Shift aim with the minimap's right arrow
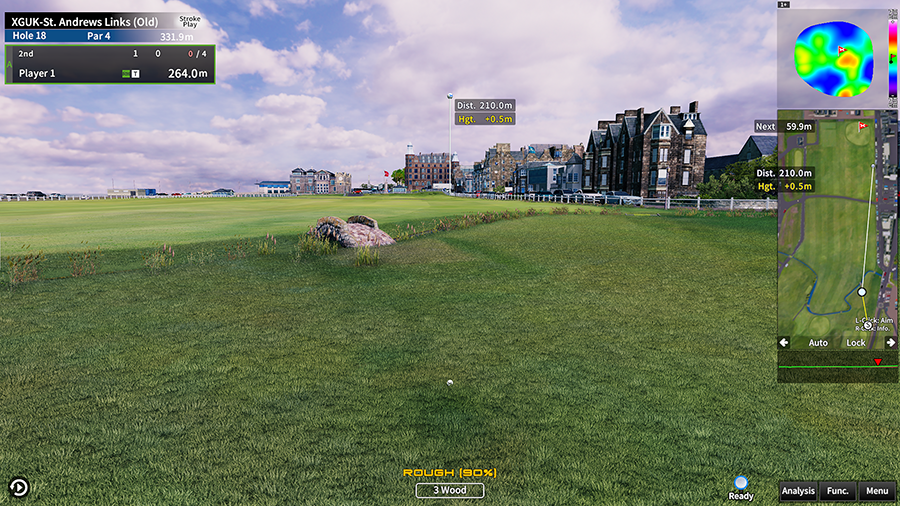The height and width of the screenshot is (506, 900). tap(890, 343)
